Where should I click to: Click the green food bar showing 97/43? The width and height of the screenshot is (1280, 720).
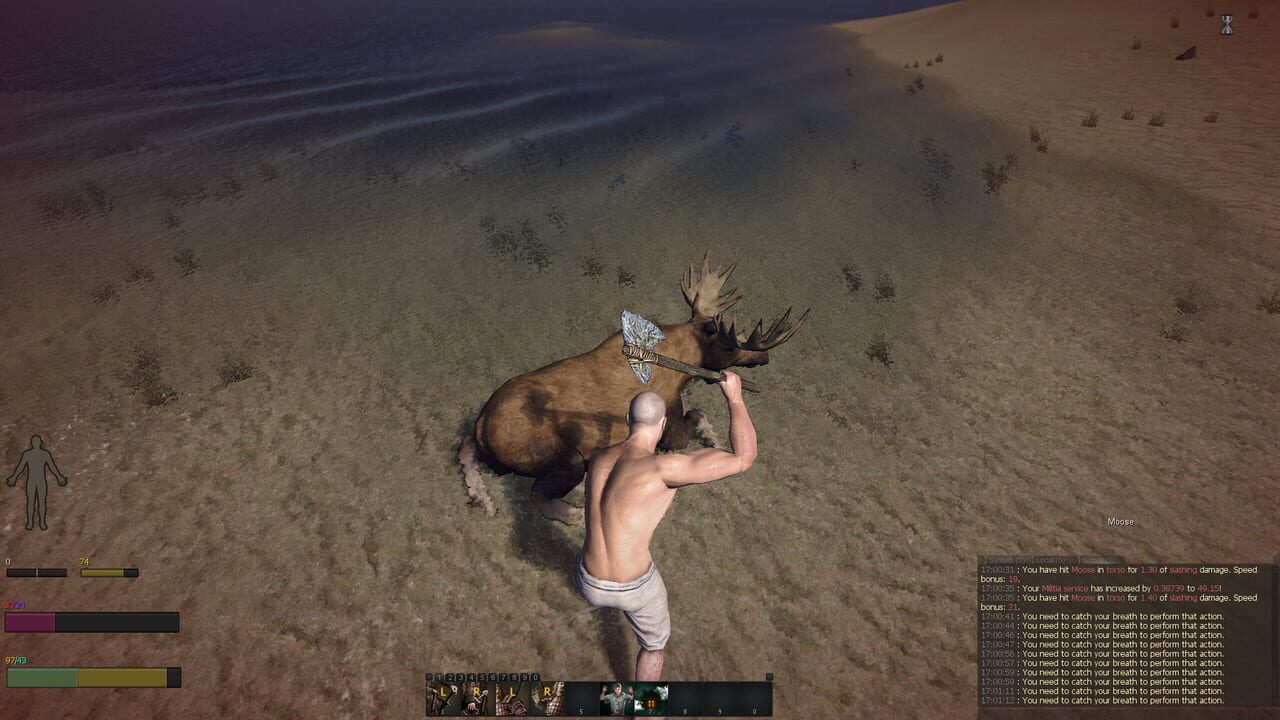[x=90, y=678]
